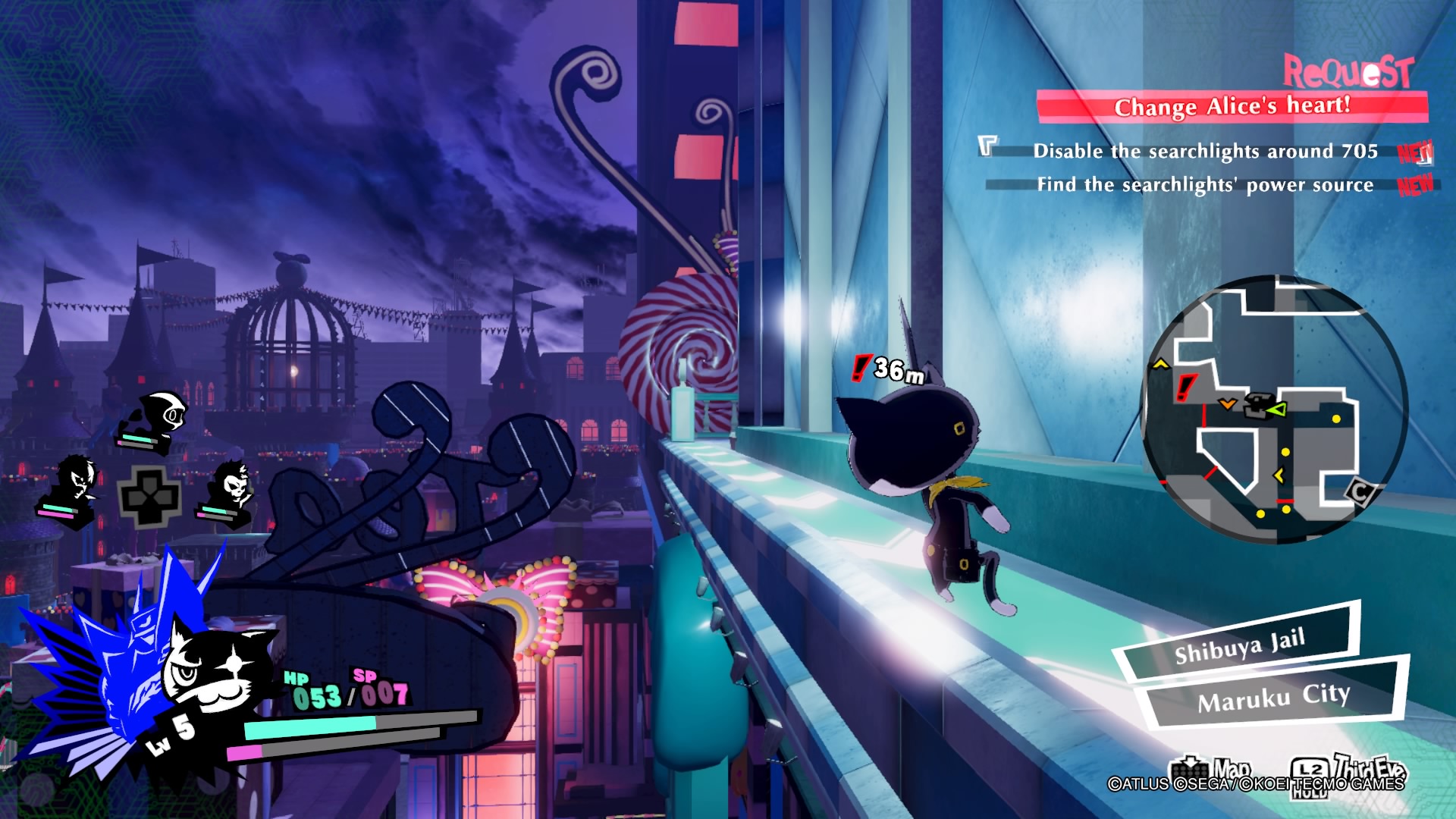This screenshot has width=1456, height=819.
Task: Switch to the left party member portrait
Action: click(74, 485)
